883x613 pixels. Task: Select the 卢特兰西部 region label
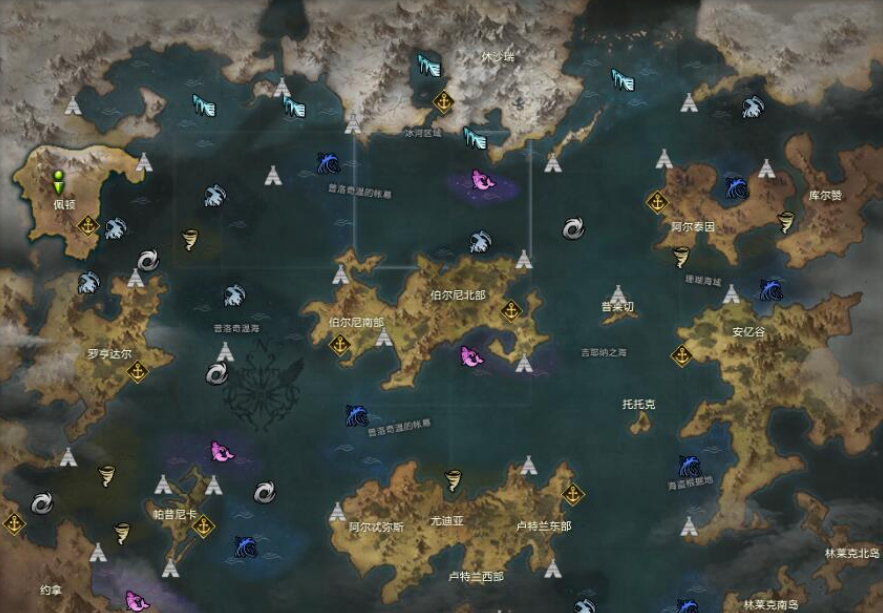(476, 576)
